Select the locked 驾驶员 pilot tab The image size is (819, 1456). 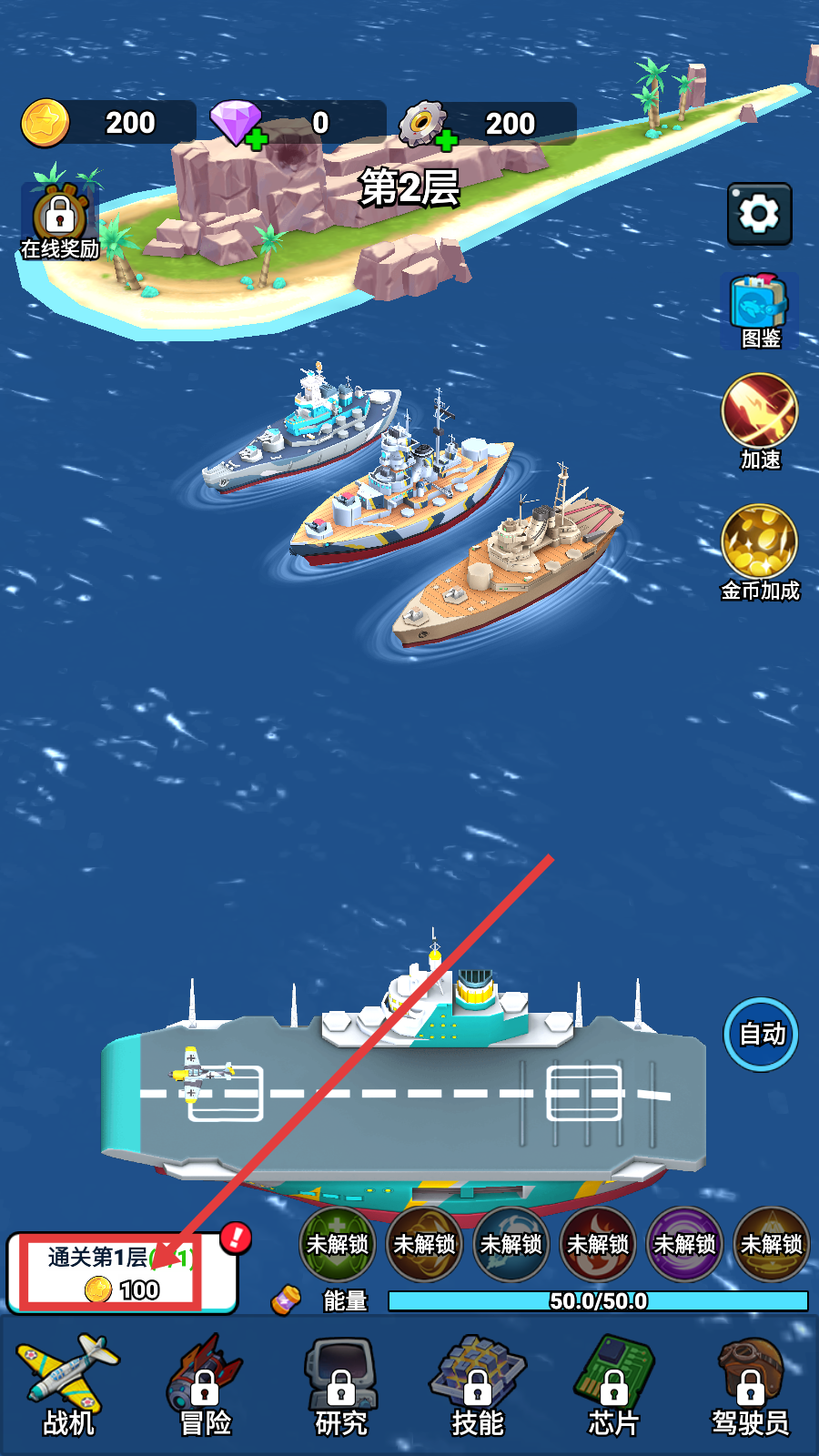pos(751,1386)
